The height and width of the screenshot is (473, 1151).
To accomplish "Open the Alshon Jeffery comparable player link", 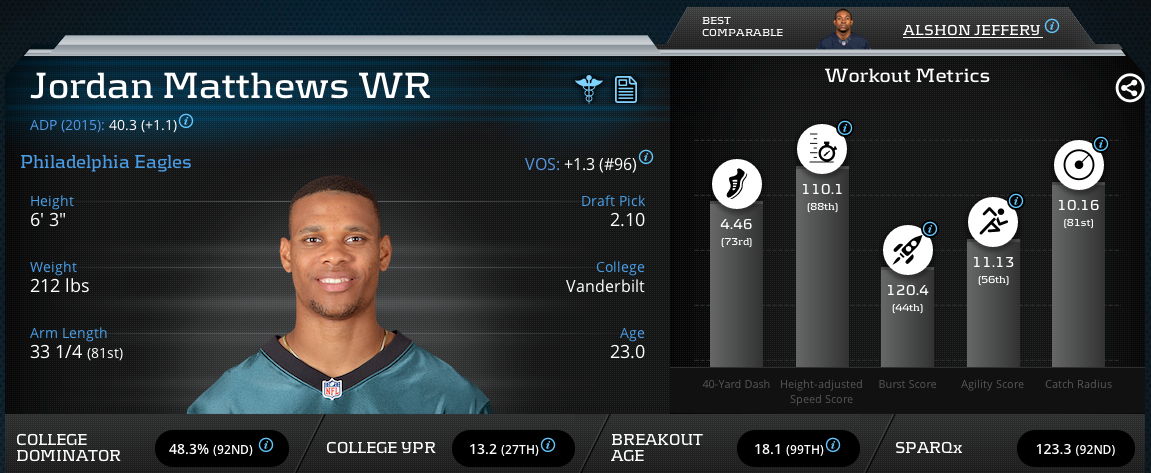I will point(971,30).
